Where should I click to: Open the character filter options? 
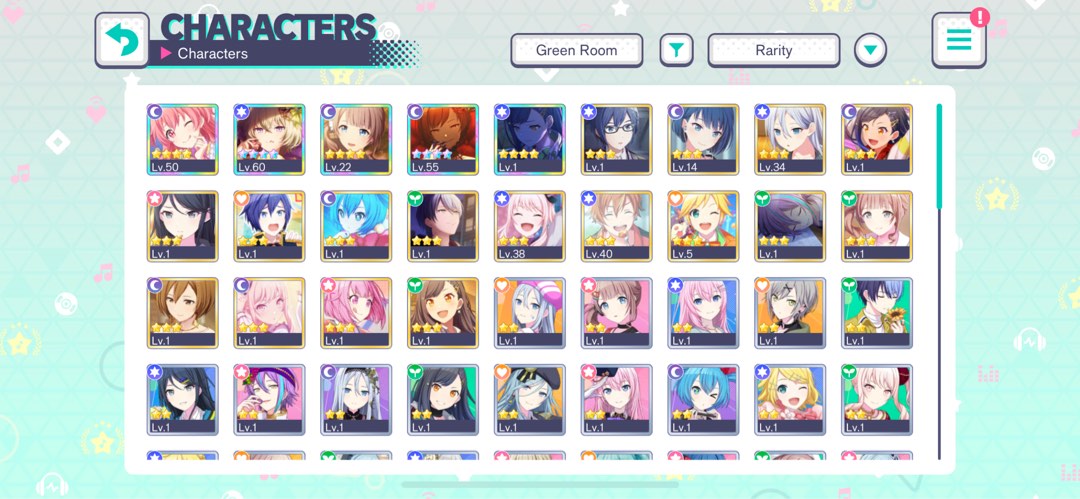(x=677, y=50)
